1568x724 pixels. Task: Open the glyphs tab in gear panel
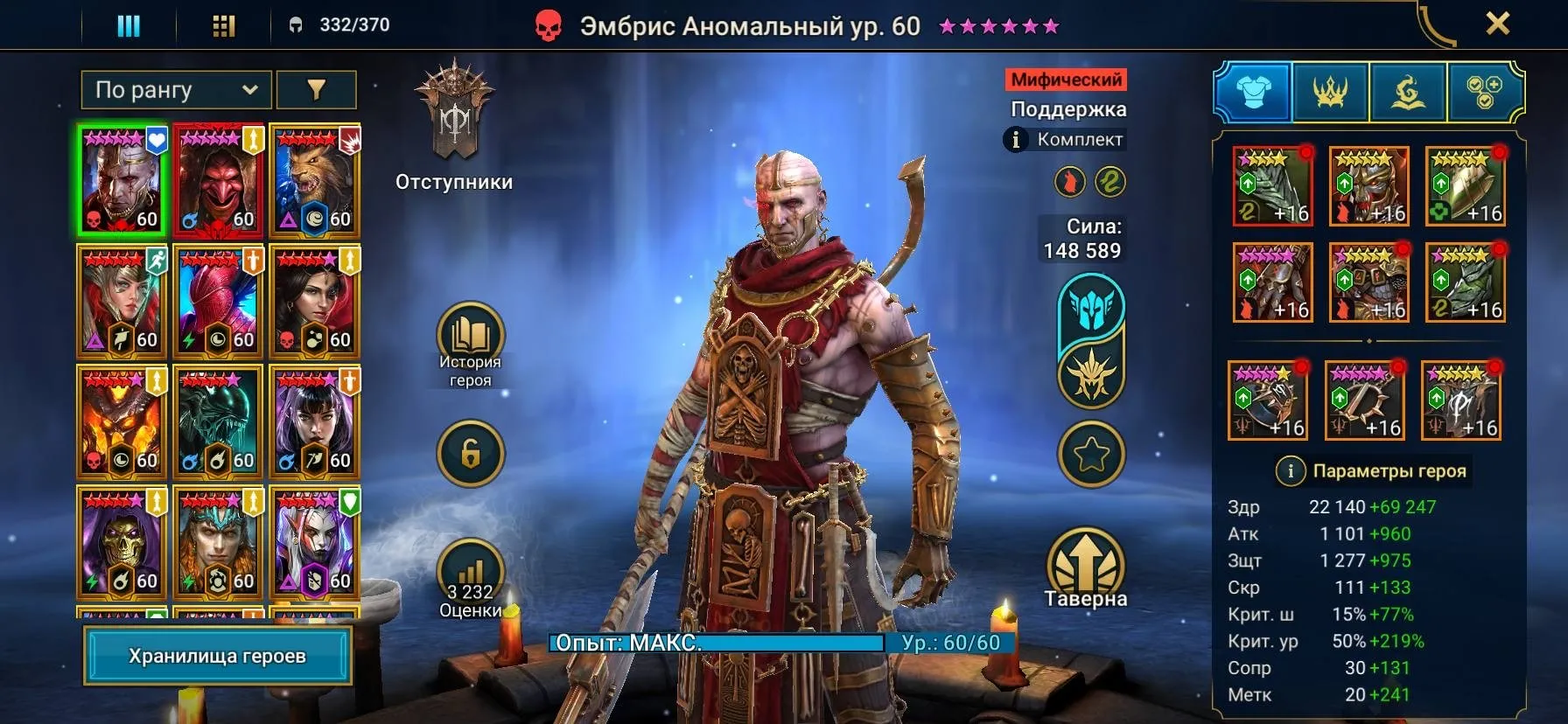tap(1408, 93)
